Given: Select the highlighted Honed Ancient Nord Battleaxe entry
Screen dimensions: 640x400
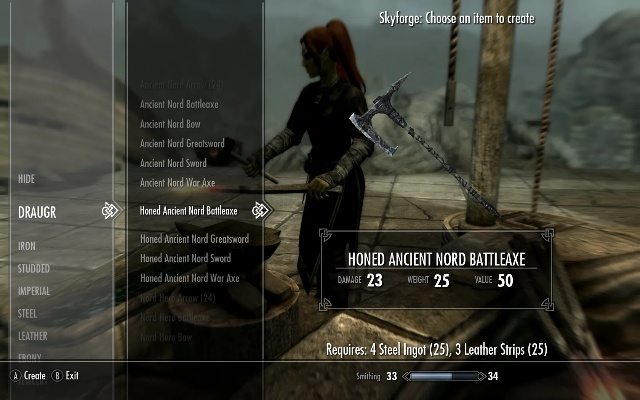Looking at the screenshot, I should tap(189, 211).
